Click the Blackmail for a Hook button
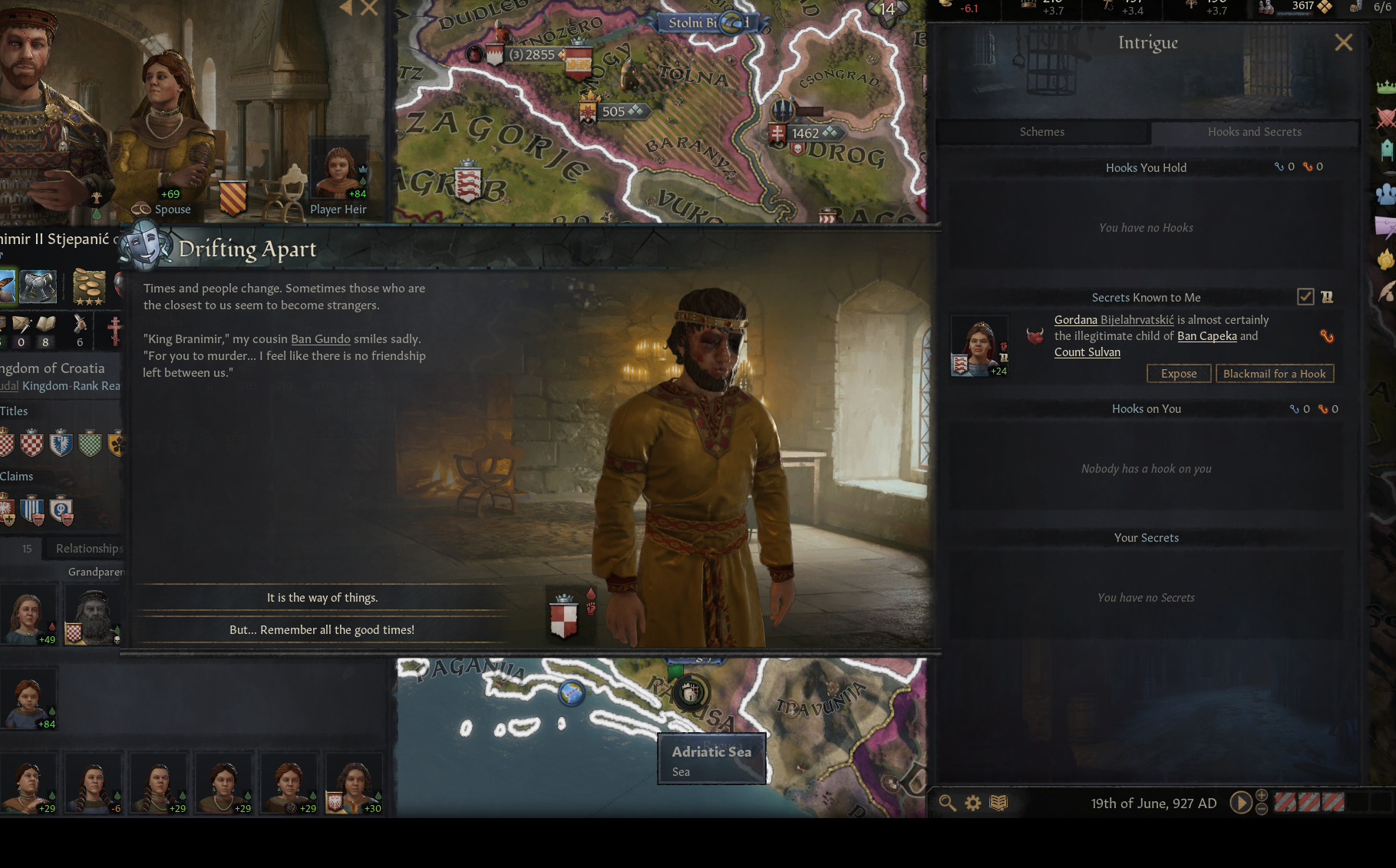Image resolution: width=1396 pixels, height=868 pixels. tap(1275, 374)
